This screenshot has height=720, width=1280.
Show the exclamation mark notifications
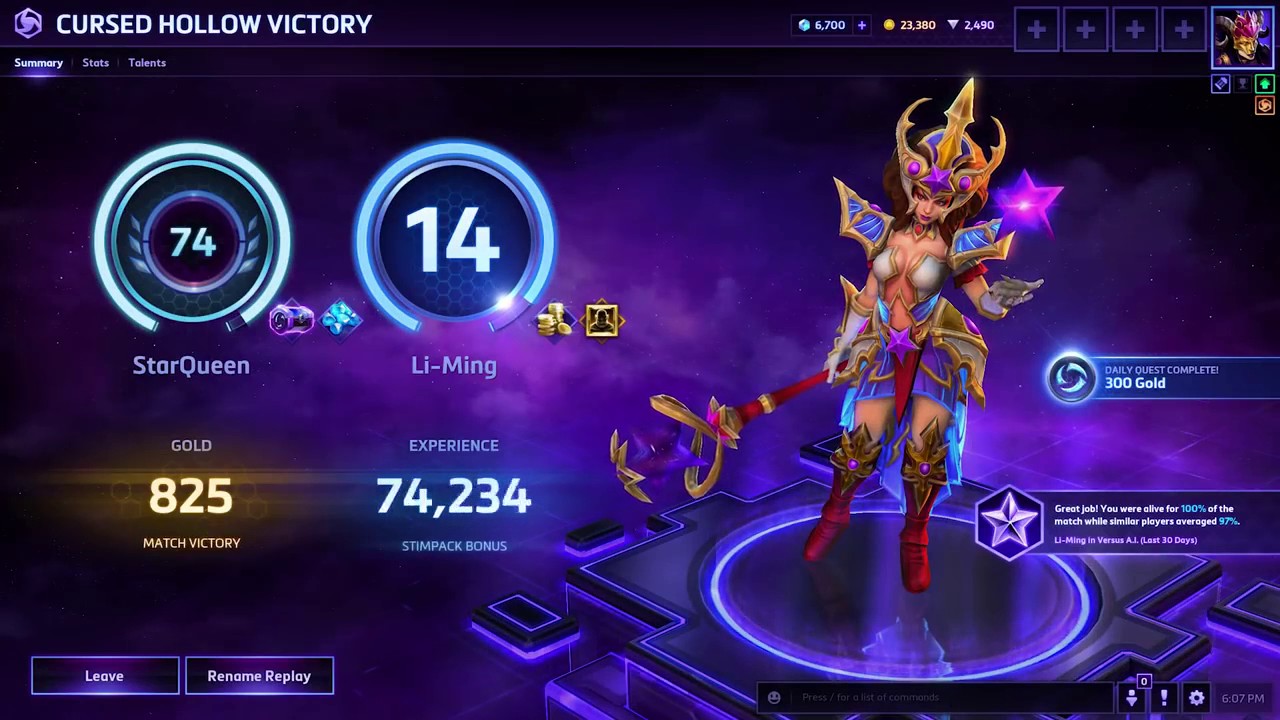(x=1164, y=698)
